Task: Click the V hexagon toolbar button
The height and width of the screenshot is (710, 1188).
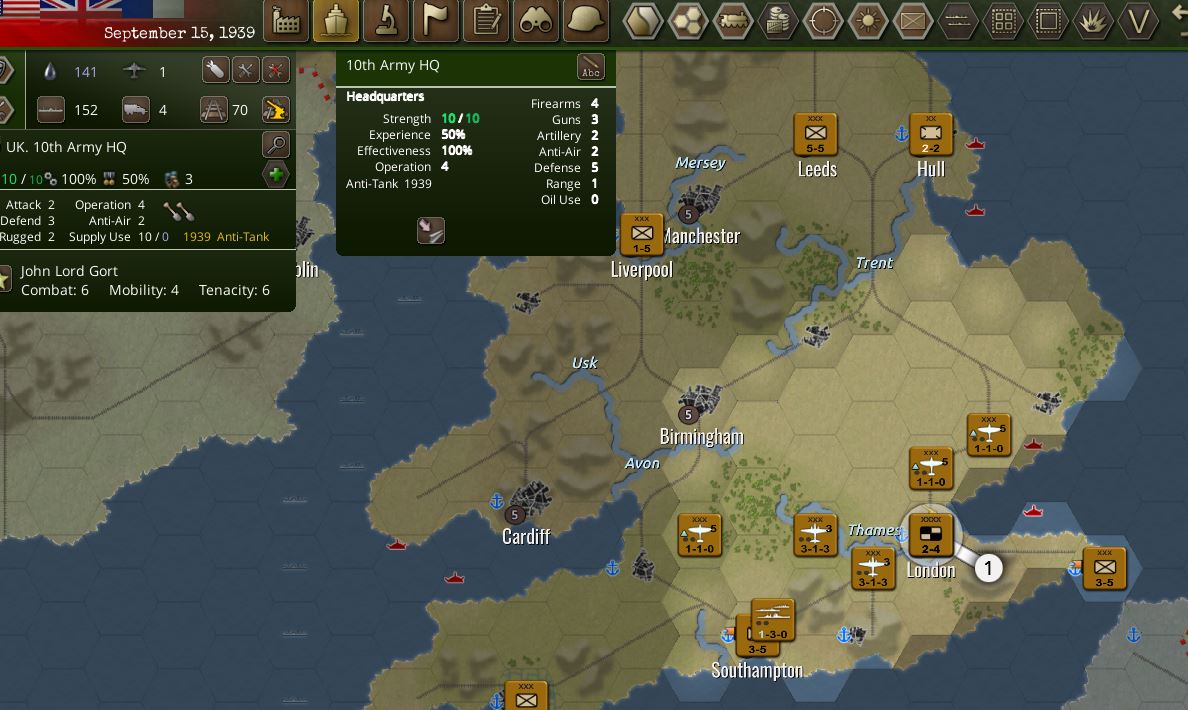Action: (x=1138, y=20)
